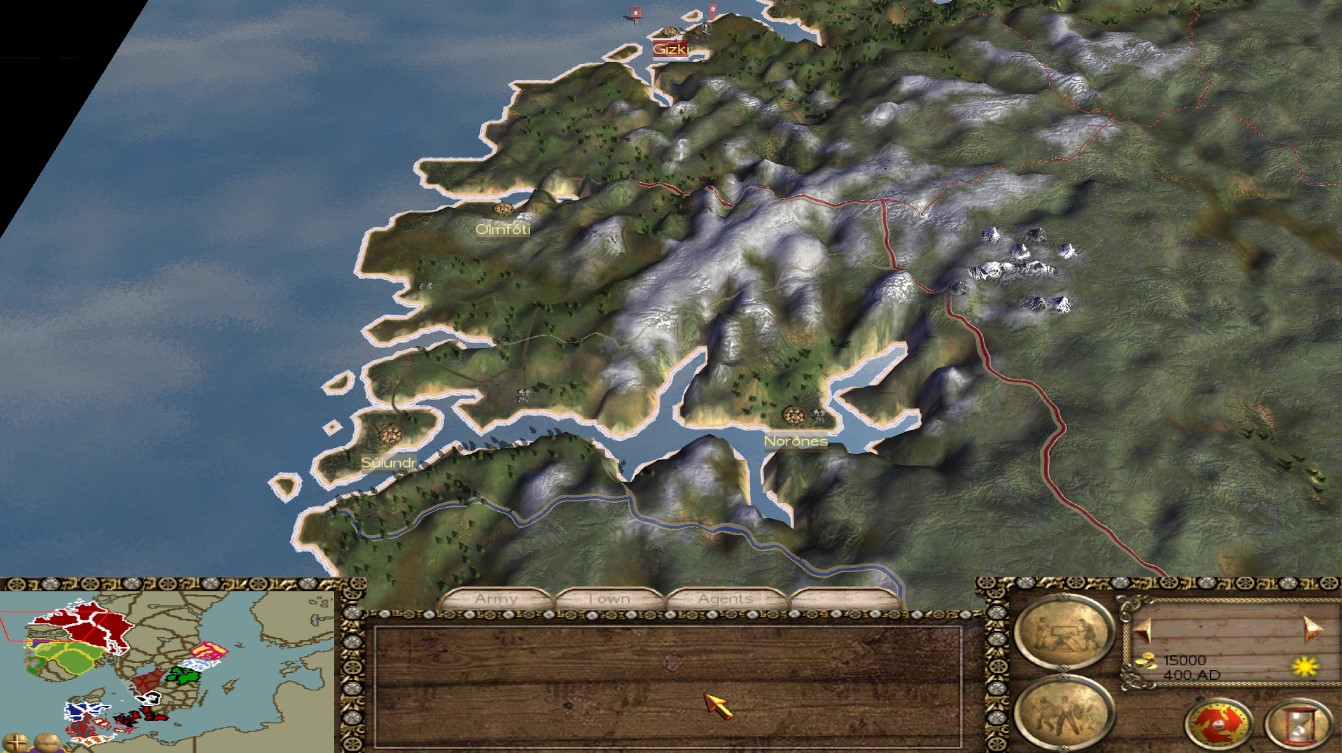Screen dimensions: 1342x753
Task: End the turn with the hourglass button
Action: pyautogui.click(x=1297, y=725)
